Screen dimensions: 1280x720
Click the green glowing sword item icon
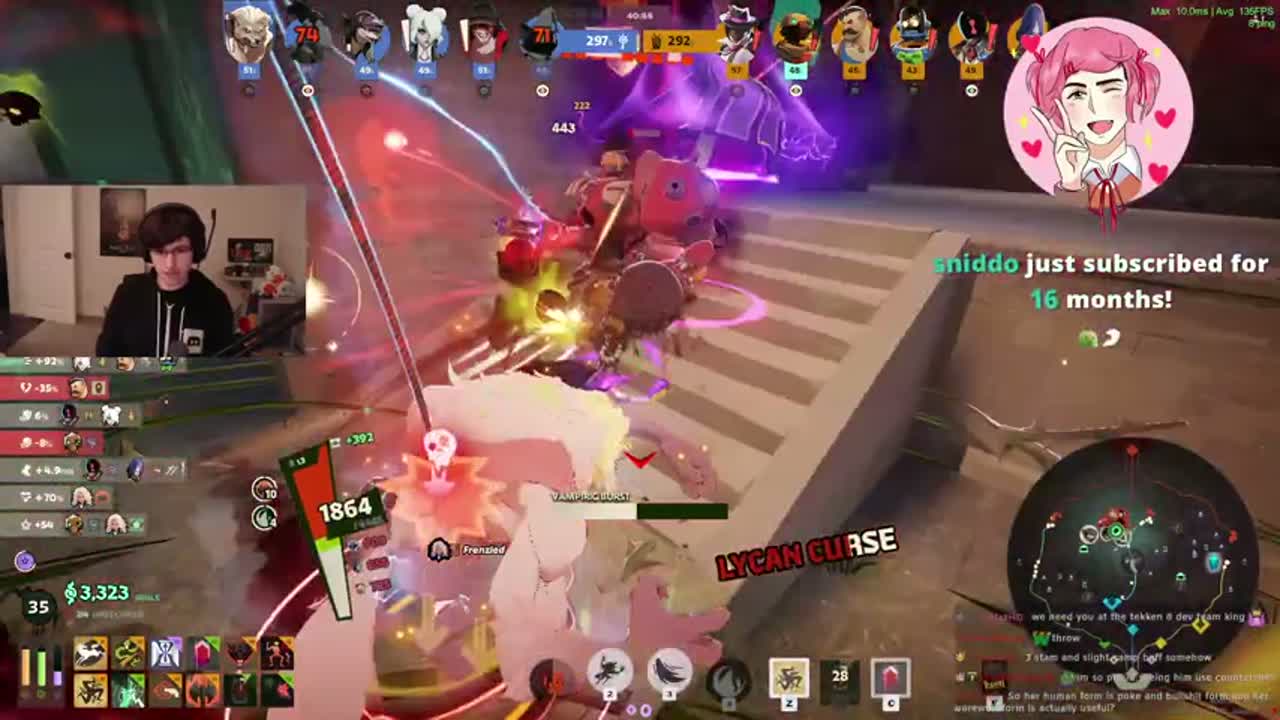pos(128,691)
